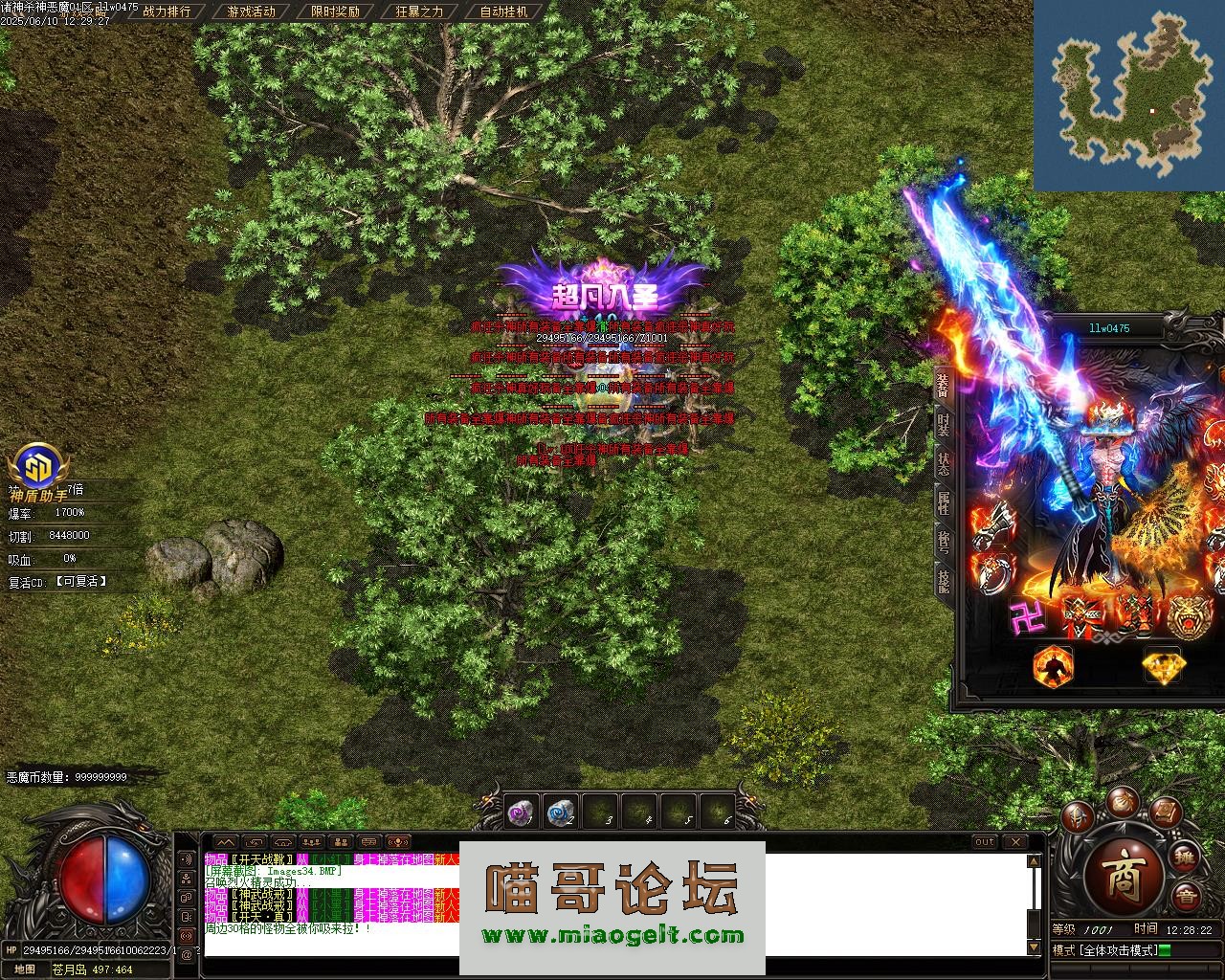The width and height of the screenshot is (1225, 980).
Task: Open the 战力排行 power ranking menu
Action: point(167,11)
